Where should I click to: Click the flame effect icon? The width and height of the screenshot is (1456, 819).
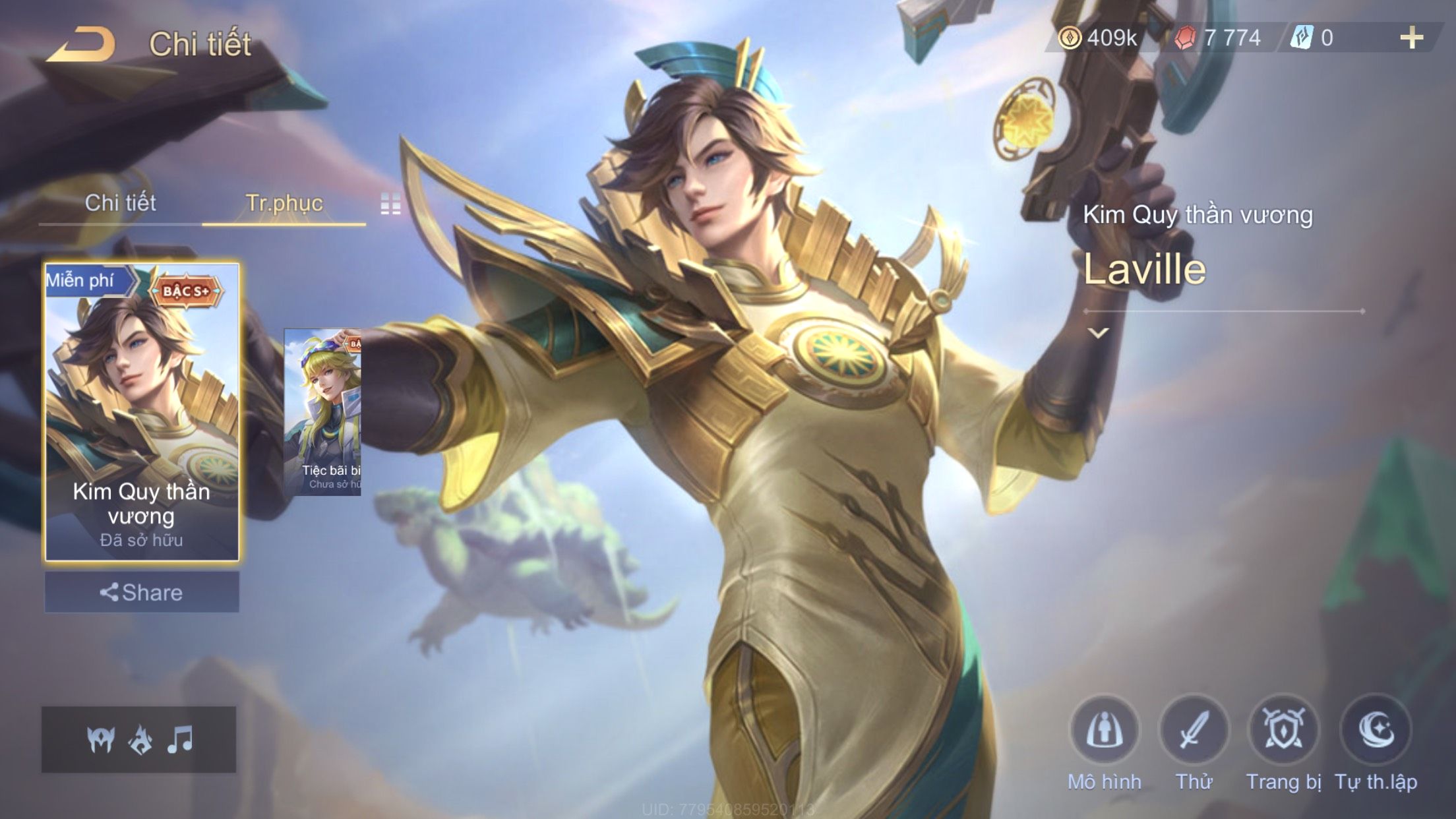(140, 740)
